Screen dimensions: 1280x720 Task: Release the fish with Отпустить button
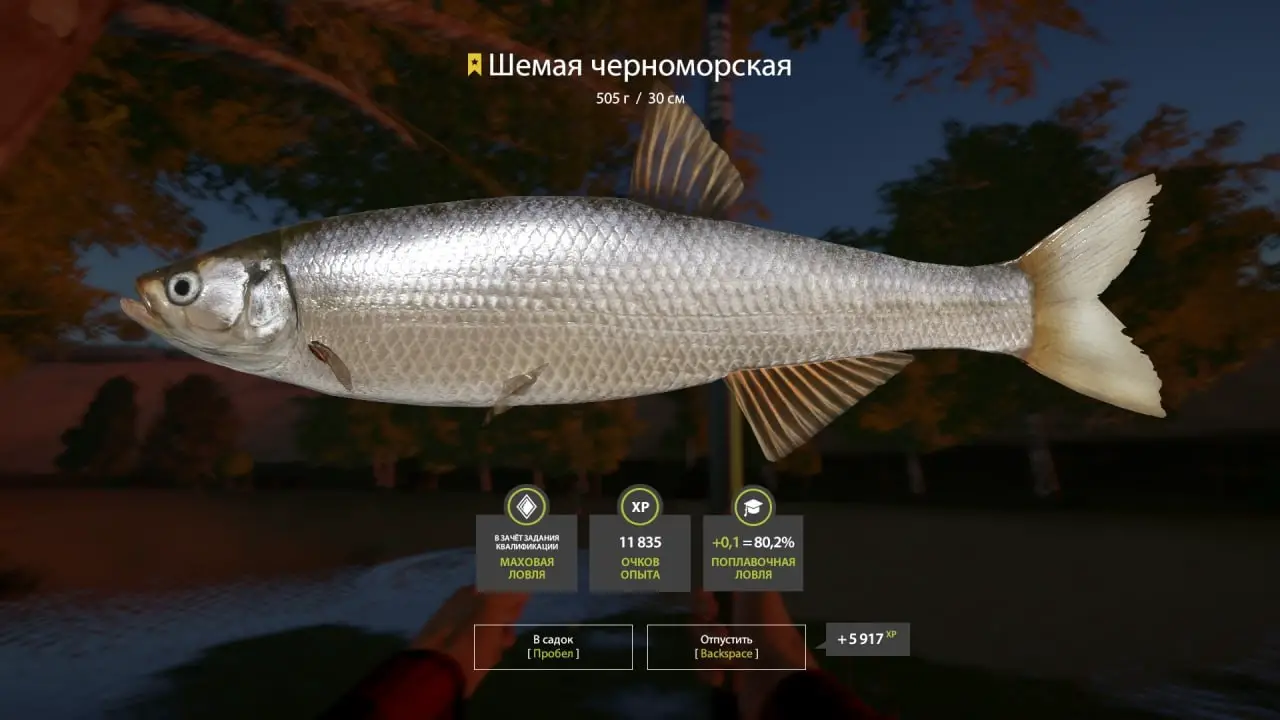pyautogui.click(x=726, y=646)
